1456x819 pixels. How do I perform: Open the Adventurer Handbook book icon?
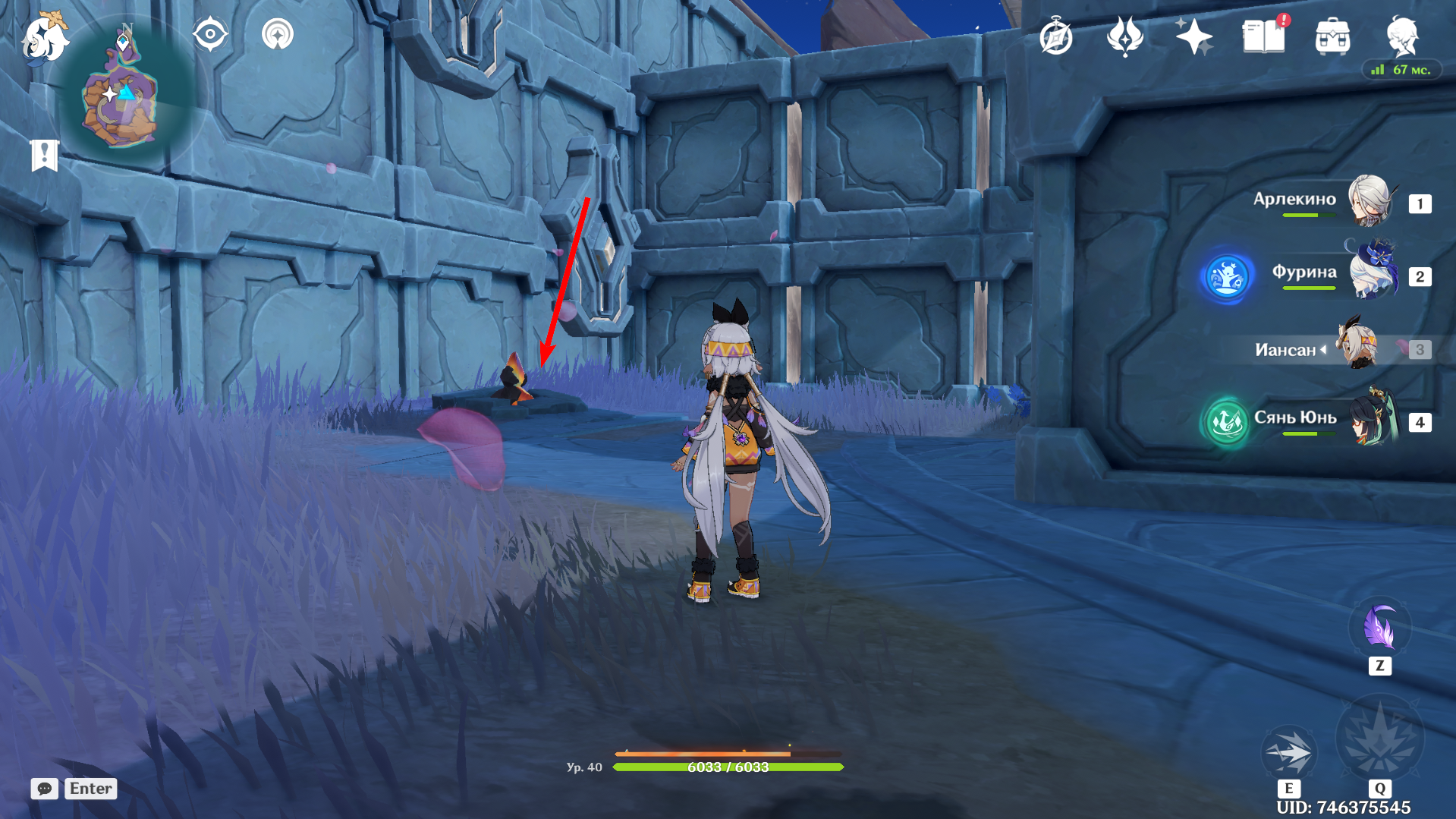pos(1263,36)
